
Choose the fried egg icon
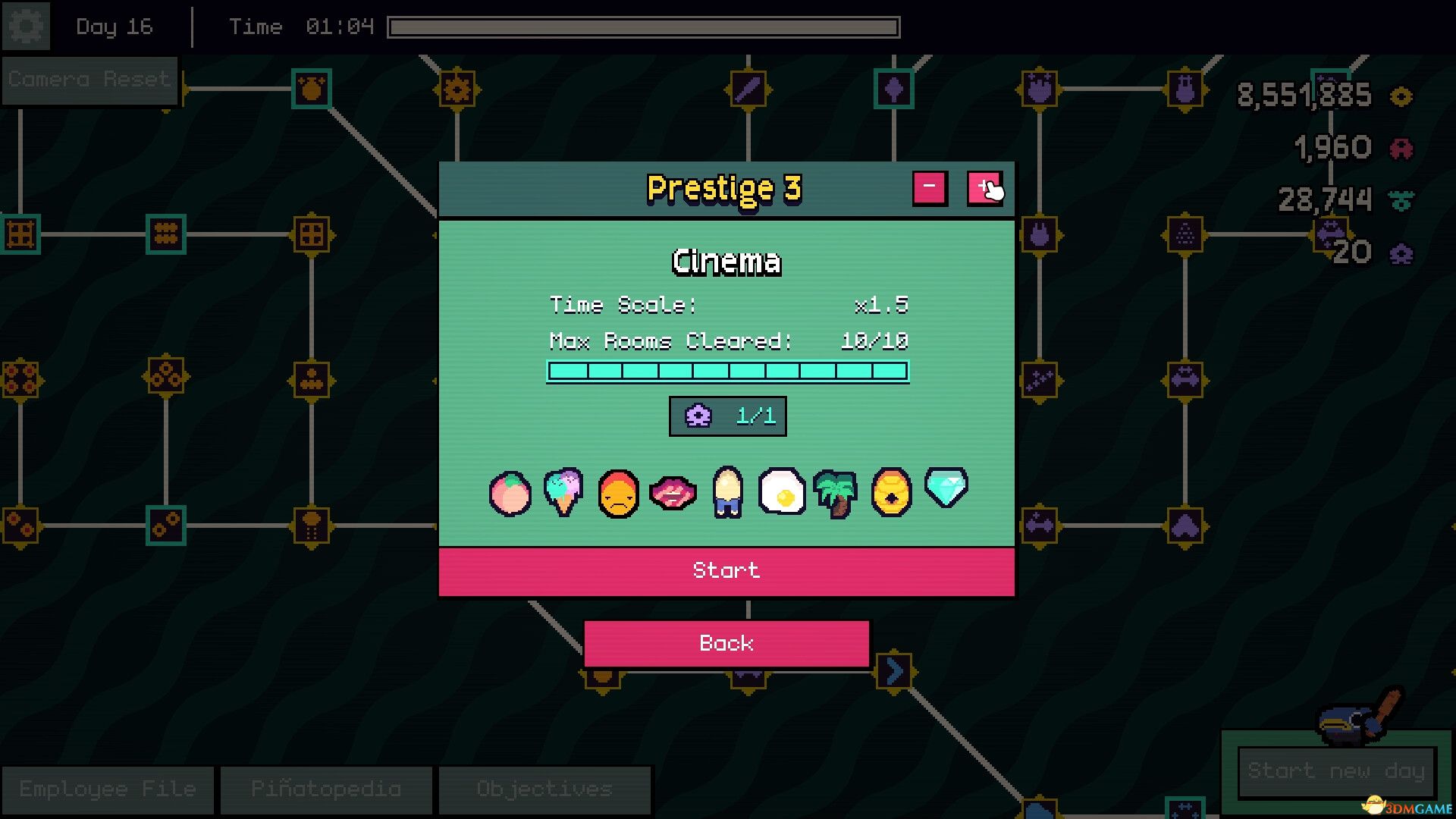(782, 492)
